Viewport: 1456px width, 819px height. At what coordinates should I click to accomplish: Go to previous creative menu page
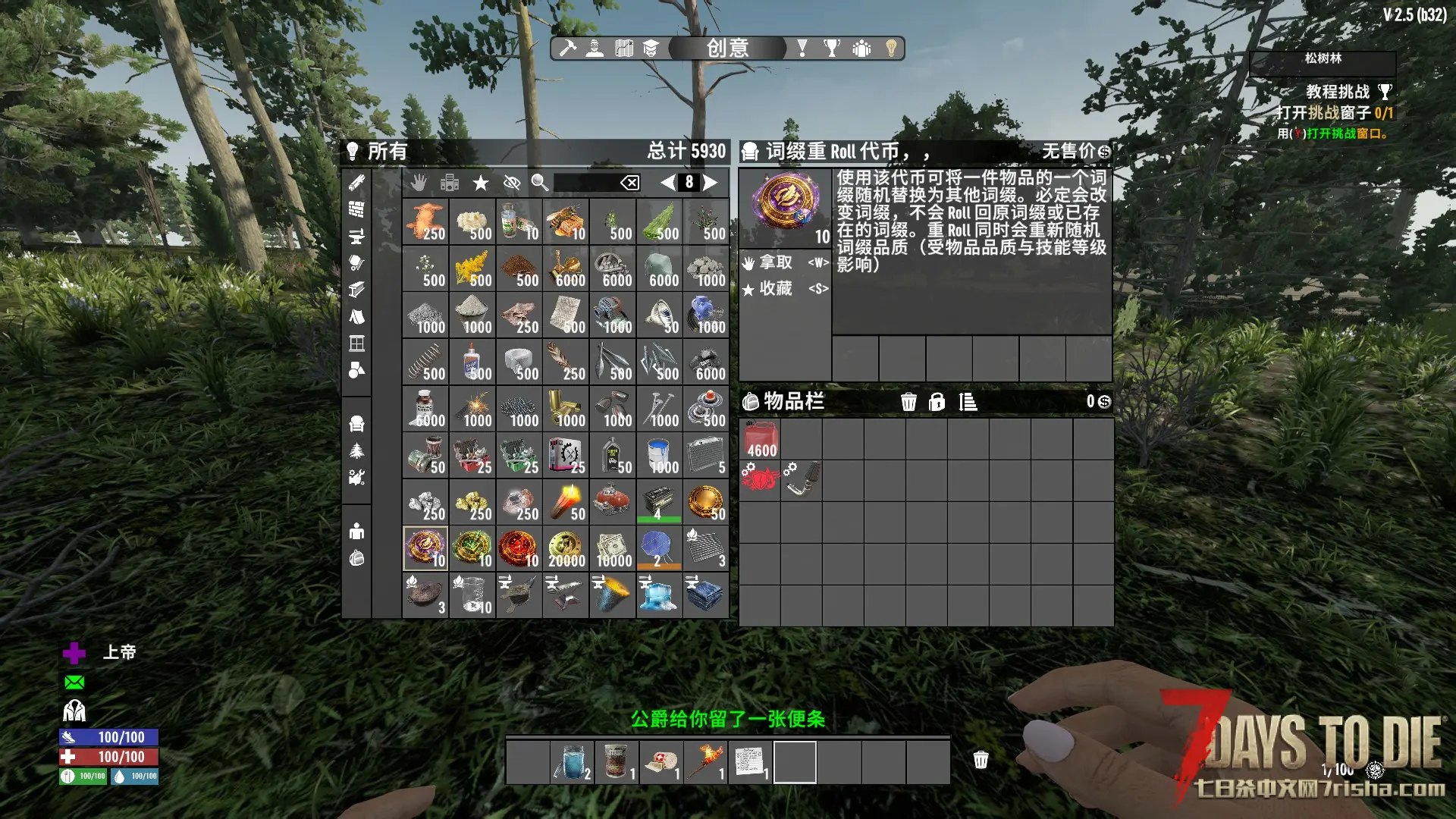point(667,182)
